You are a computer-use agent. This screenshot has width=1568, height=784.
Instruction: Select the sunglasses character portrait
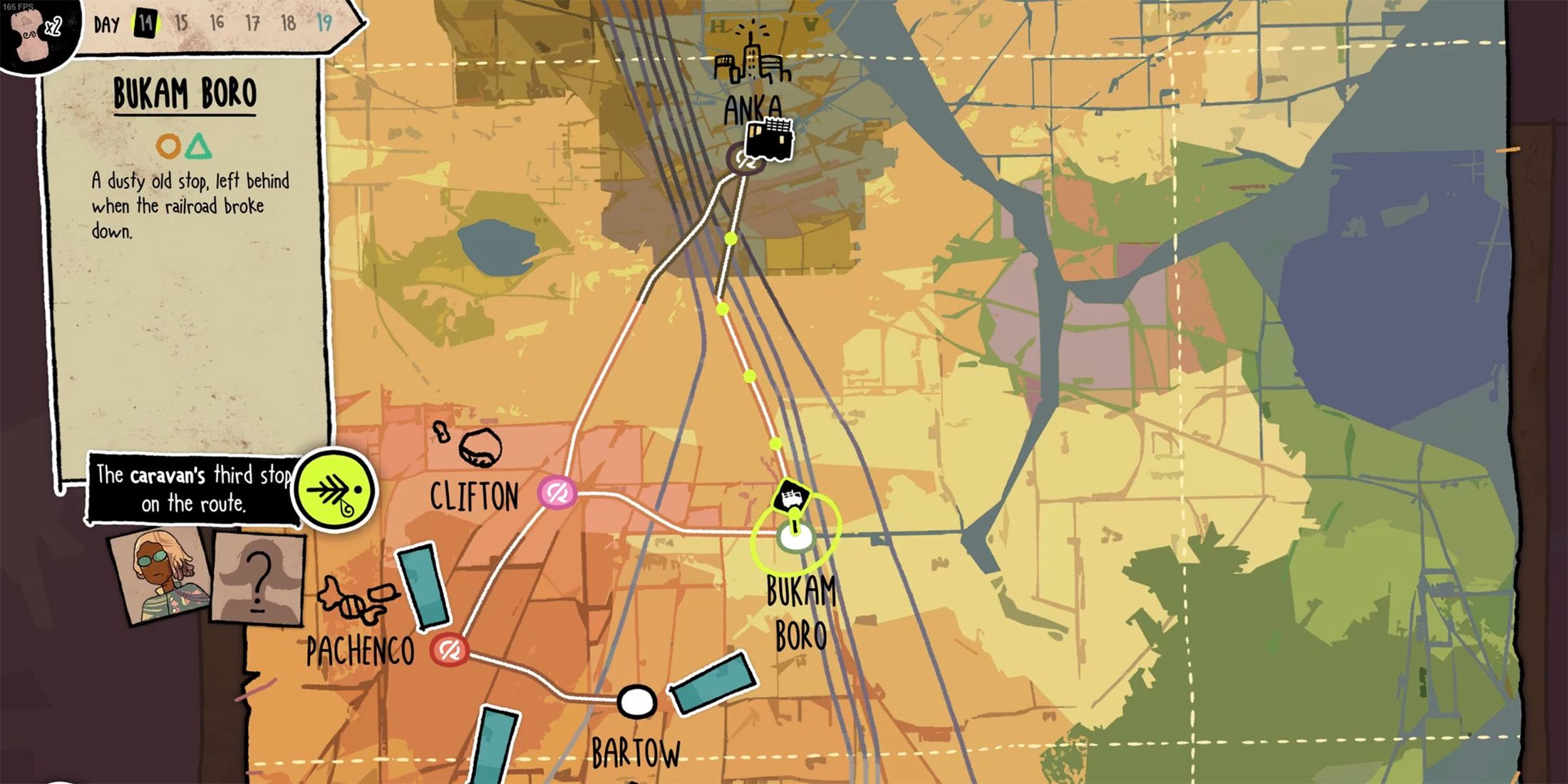tap(159, 576)
